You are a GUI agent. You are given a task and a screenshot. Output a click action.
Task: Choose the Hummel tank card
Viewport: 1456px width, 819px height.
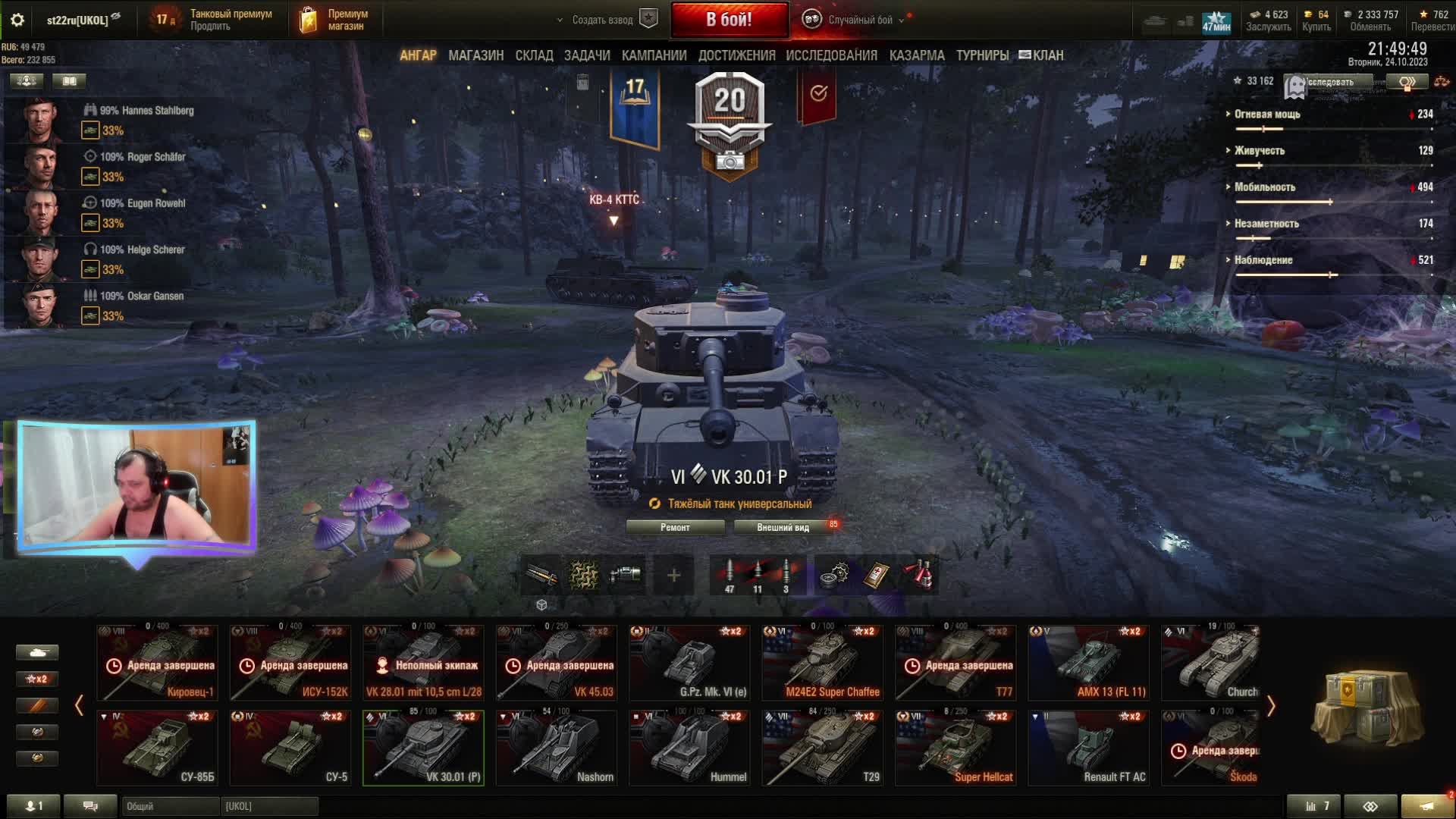[690, 748]
